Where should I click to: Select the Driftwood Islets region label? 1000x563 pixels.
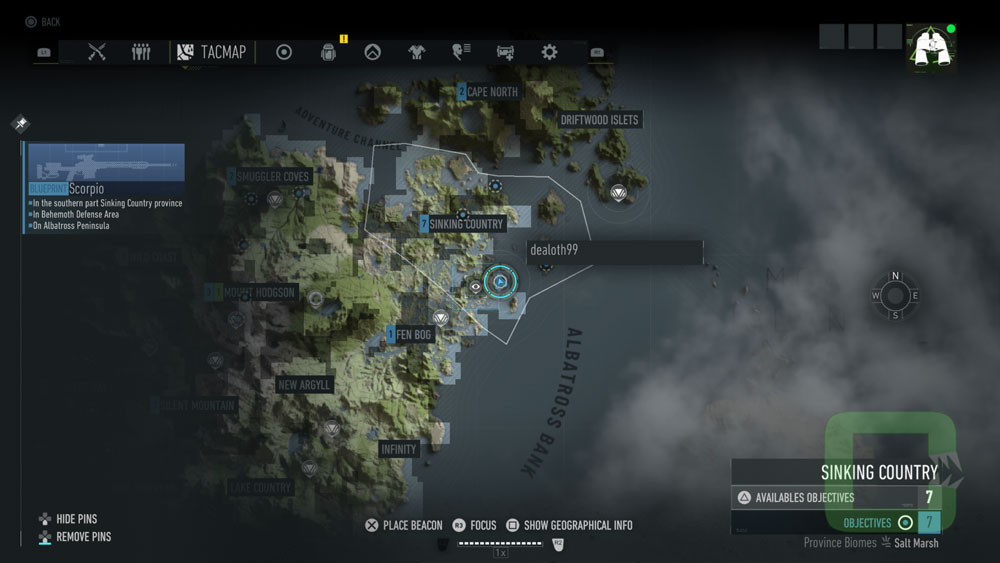pyautogui.click(x=599, y=120)
